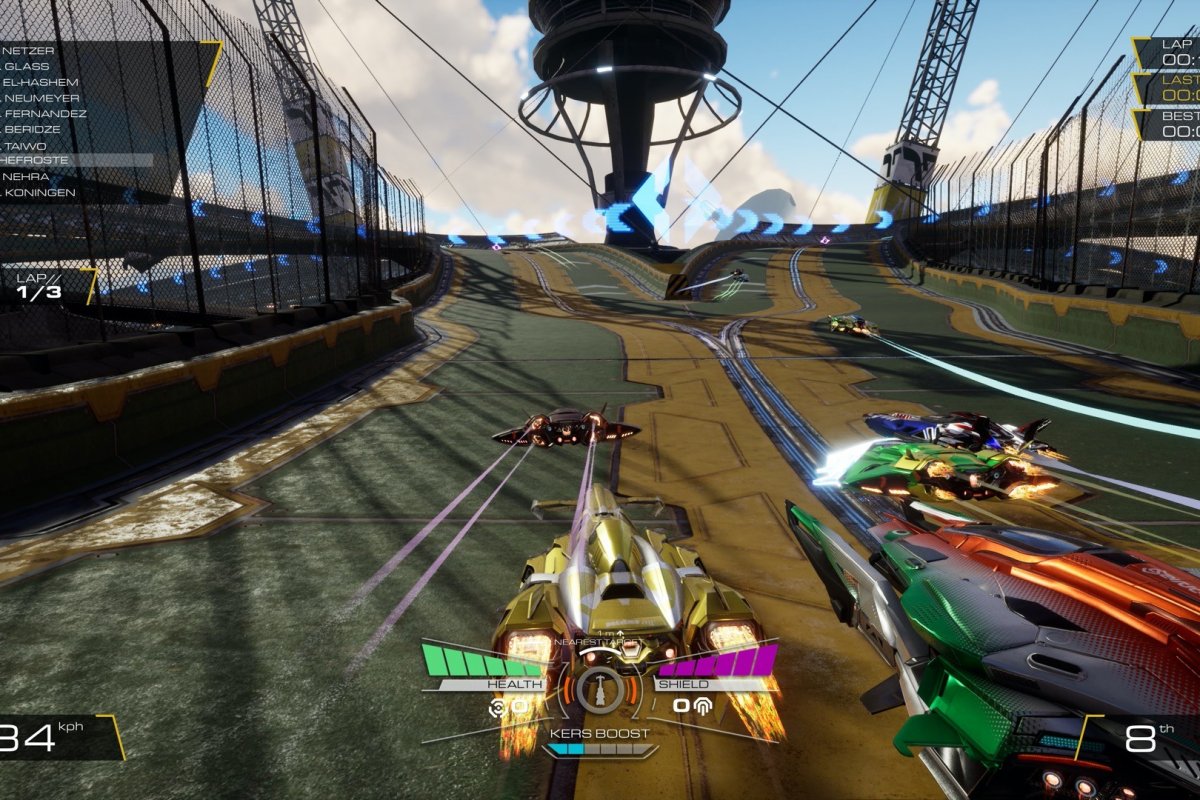Choose BERIDZE in the racer standings

click(x=33, y=130)
